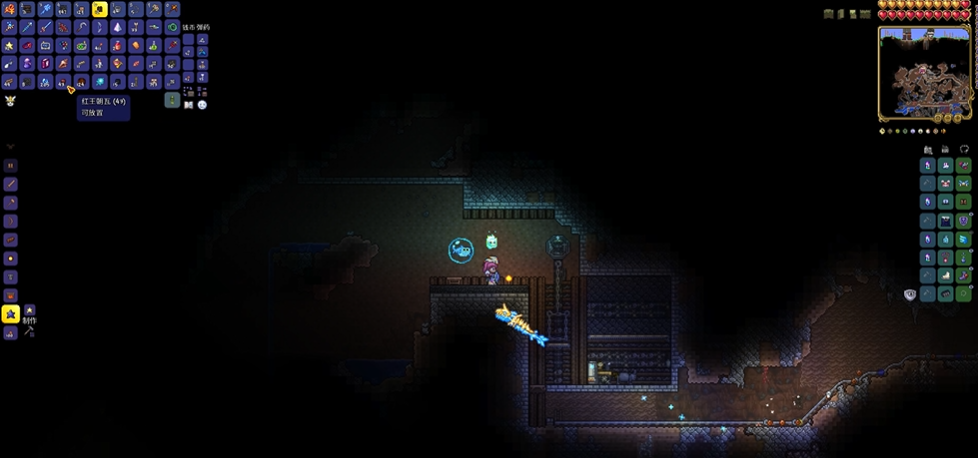This screenshot has width=978, height=458.
Task: Choose the green flask potion slot
Action: 154,45
